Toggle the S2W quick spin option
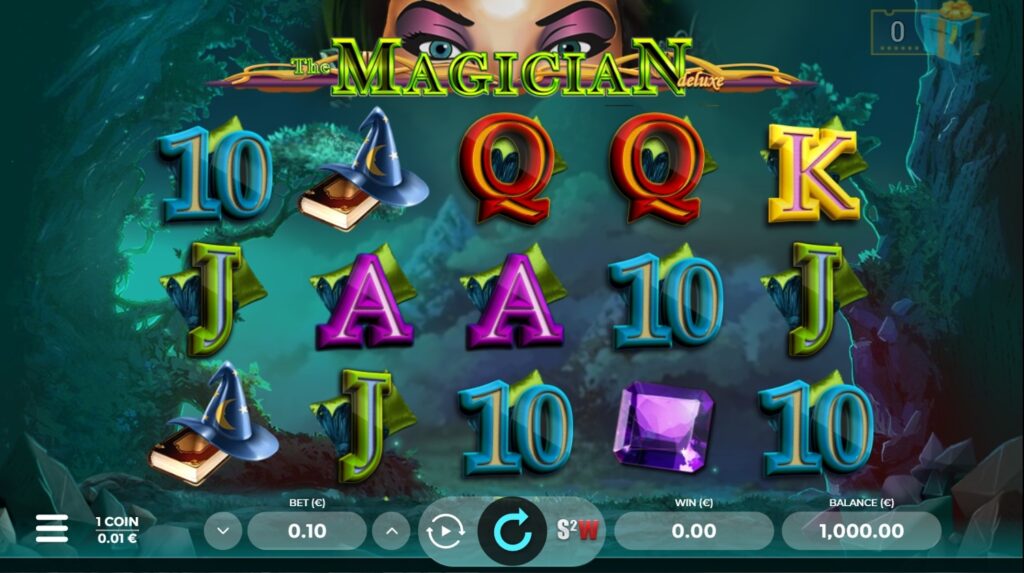 click(x=578, y=531)
